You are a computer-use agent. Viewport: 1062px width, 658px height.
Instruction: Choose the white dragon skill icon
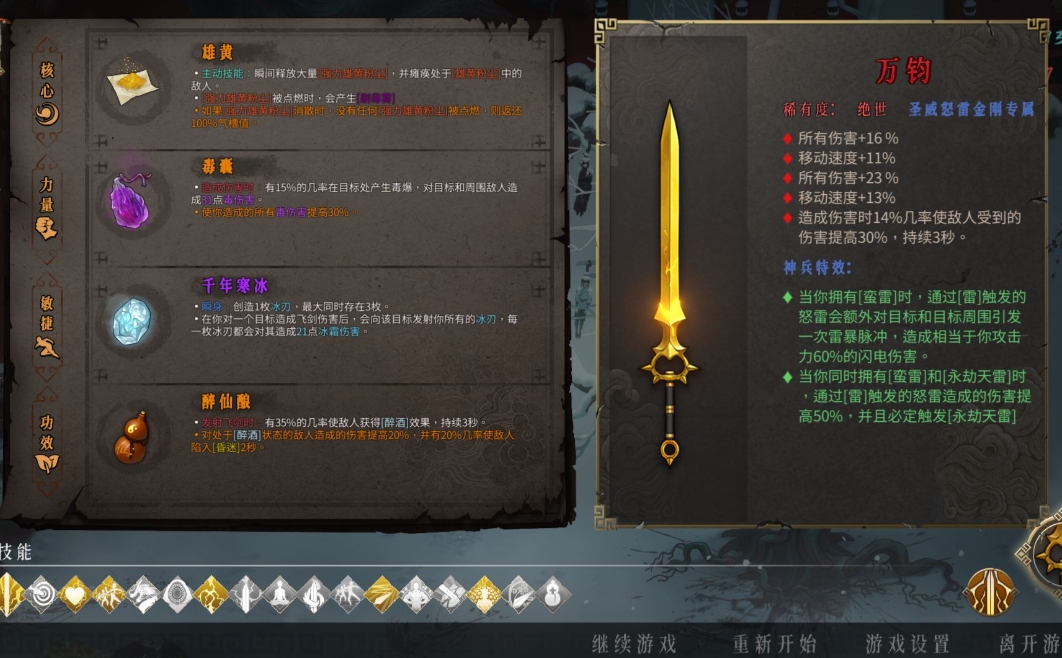click(x=143, y=594)
